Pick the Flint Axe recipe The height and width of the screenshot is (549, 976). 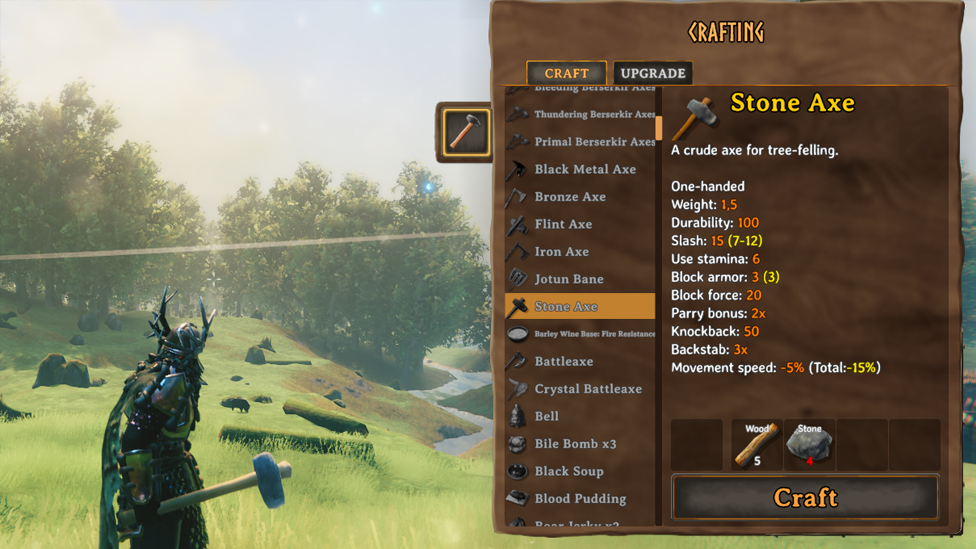[x=563, y=224]
